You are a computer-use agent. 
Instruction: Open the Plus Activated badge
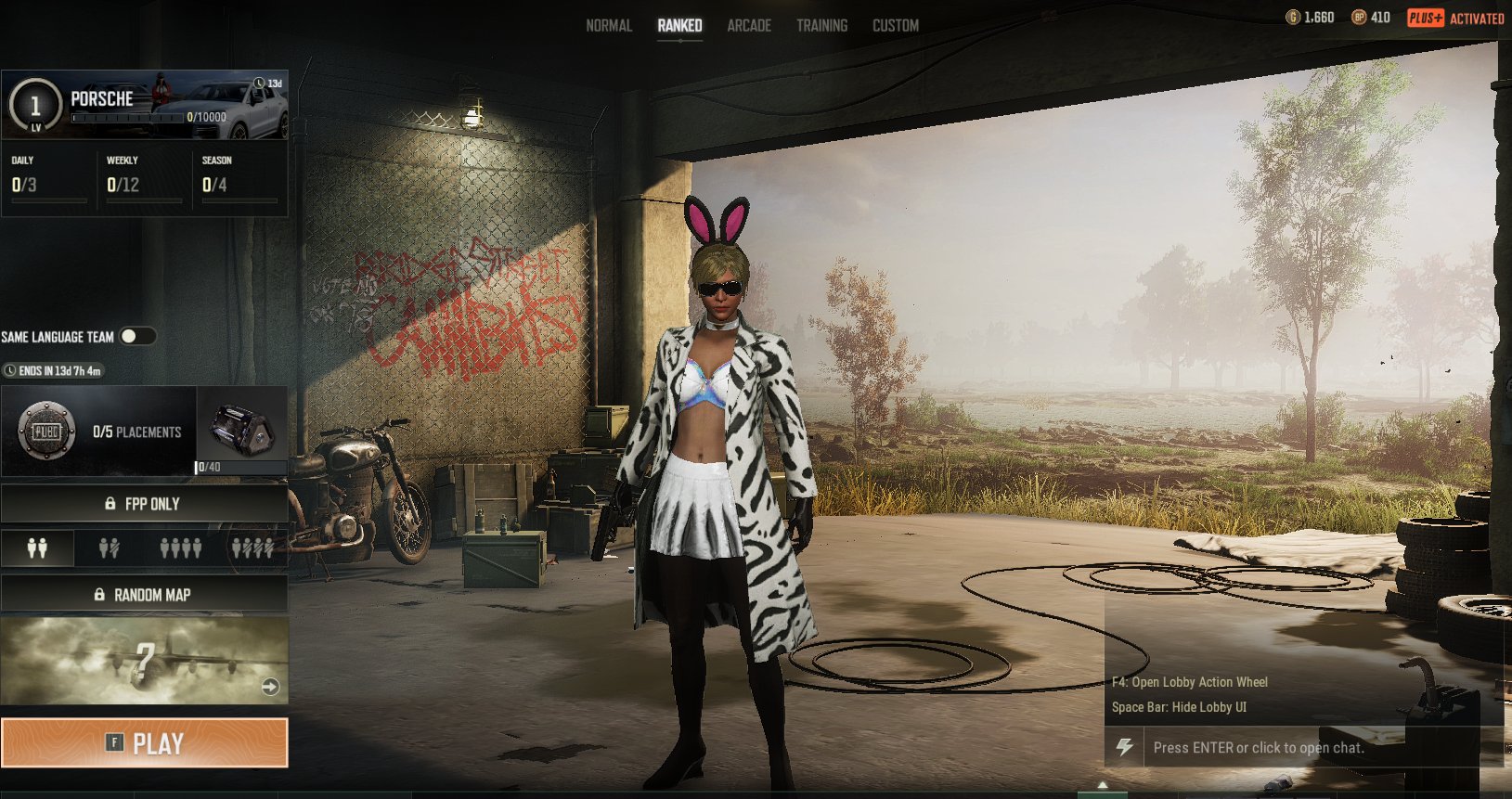click(1455, 18)
